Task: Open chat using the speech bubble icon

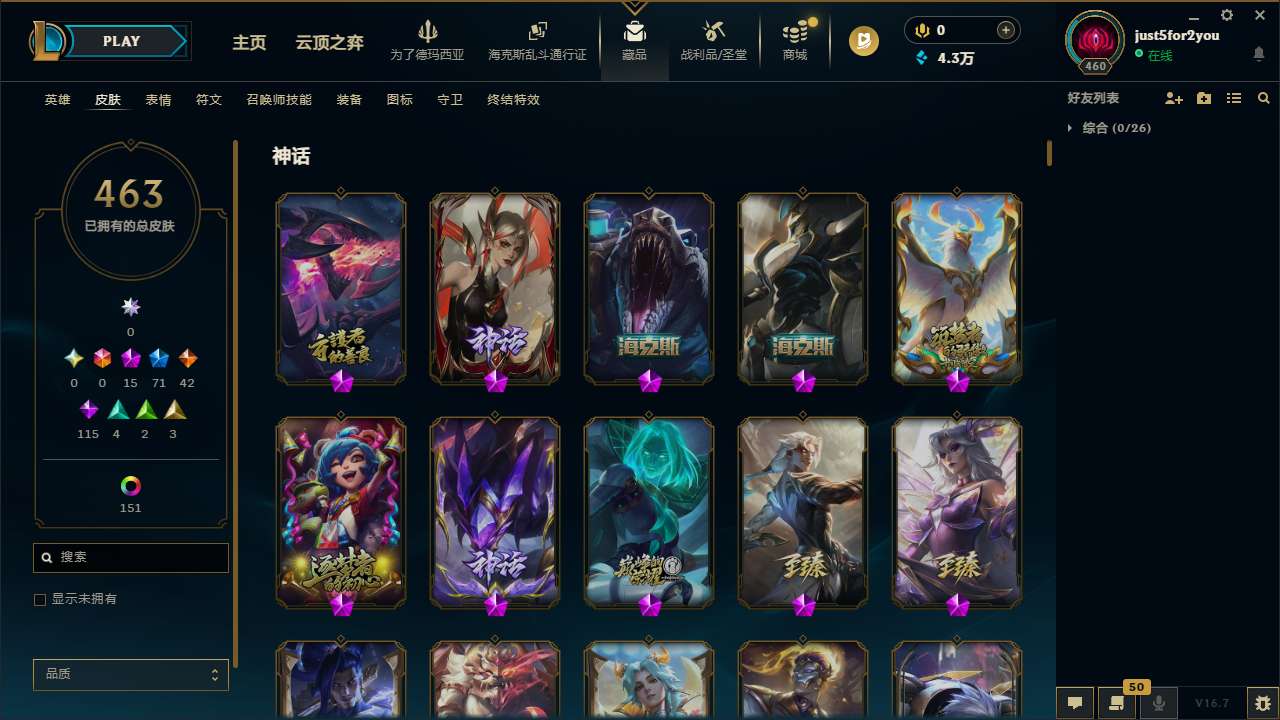Action: coord(1073,703)
